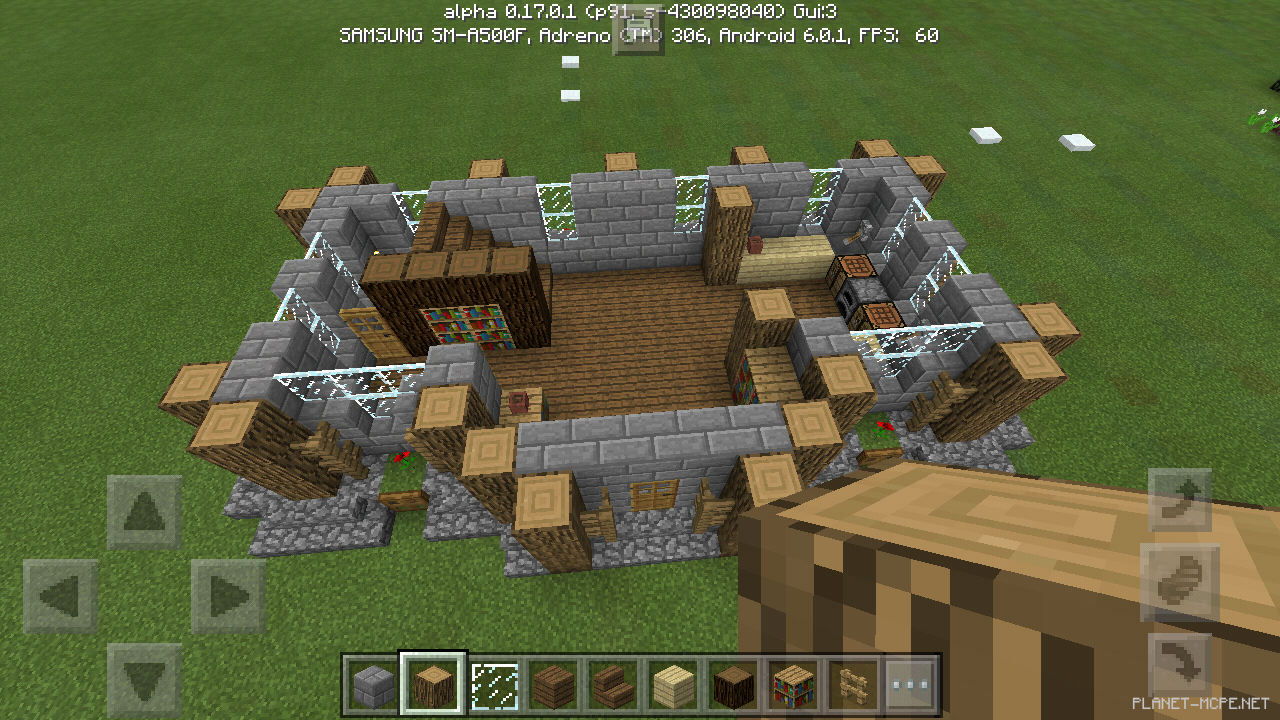1280x720 pixels.
Task: Toggle hover mode with the feather button
Action: (1181, 580)
